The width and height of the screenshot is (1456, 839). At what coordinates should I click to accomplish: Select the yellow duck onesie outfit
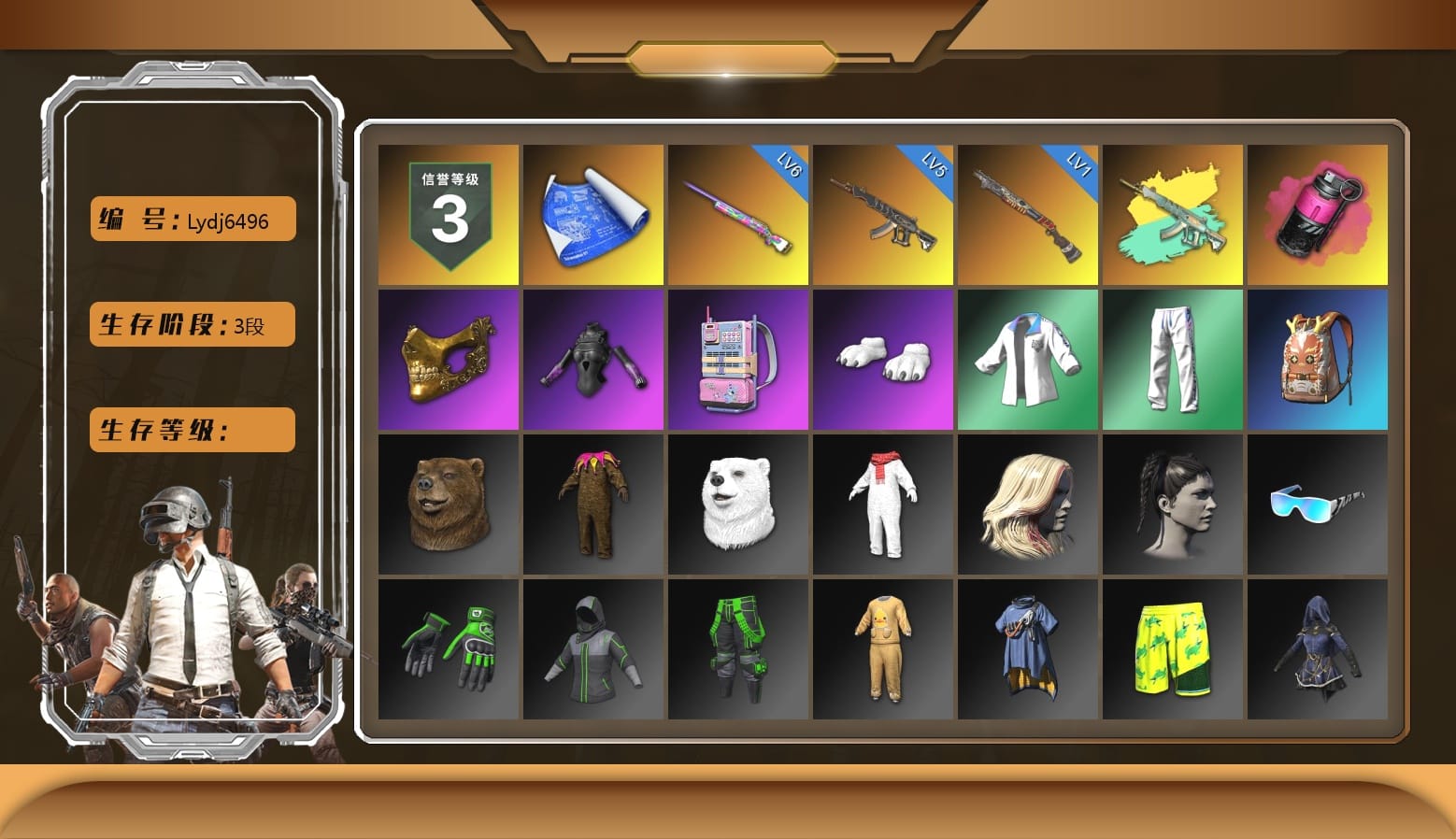click(882, 648)
